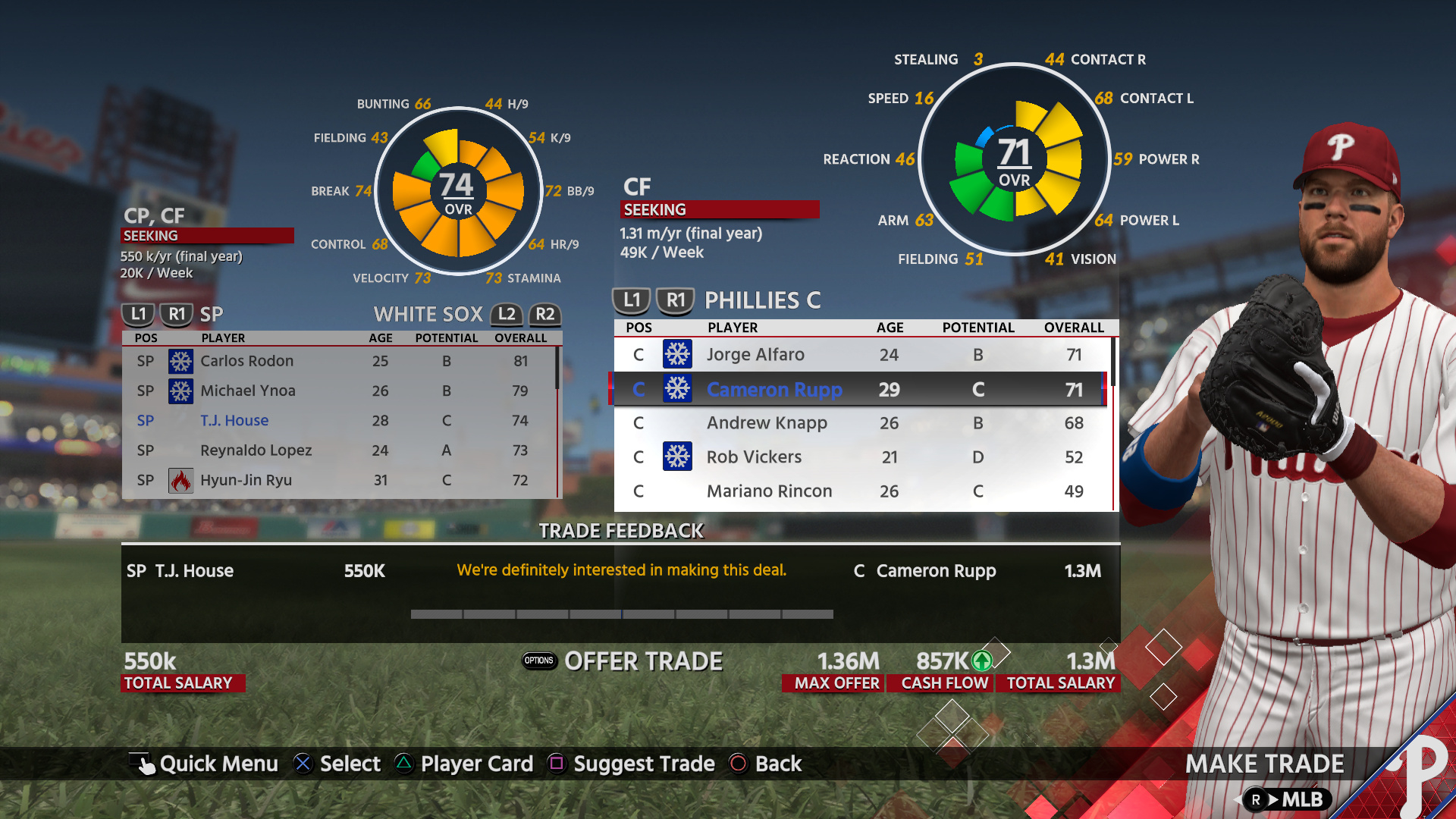Image resolution: width=1456 pixels, height=819 pixels.
Task: Click Cameron Rupp in trade feedback
Action: pyautogui.click(x=936, y=570)
